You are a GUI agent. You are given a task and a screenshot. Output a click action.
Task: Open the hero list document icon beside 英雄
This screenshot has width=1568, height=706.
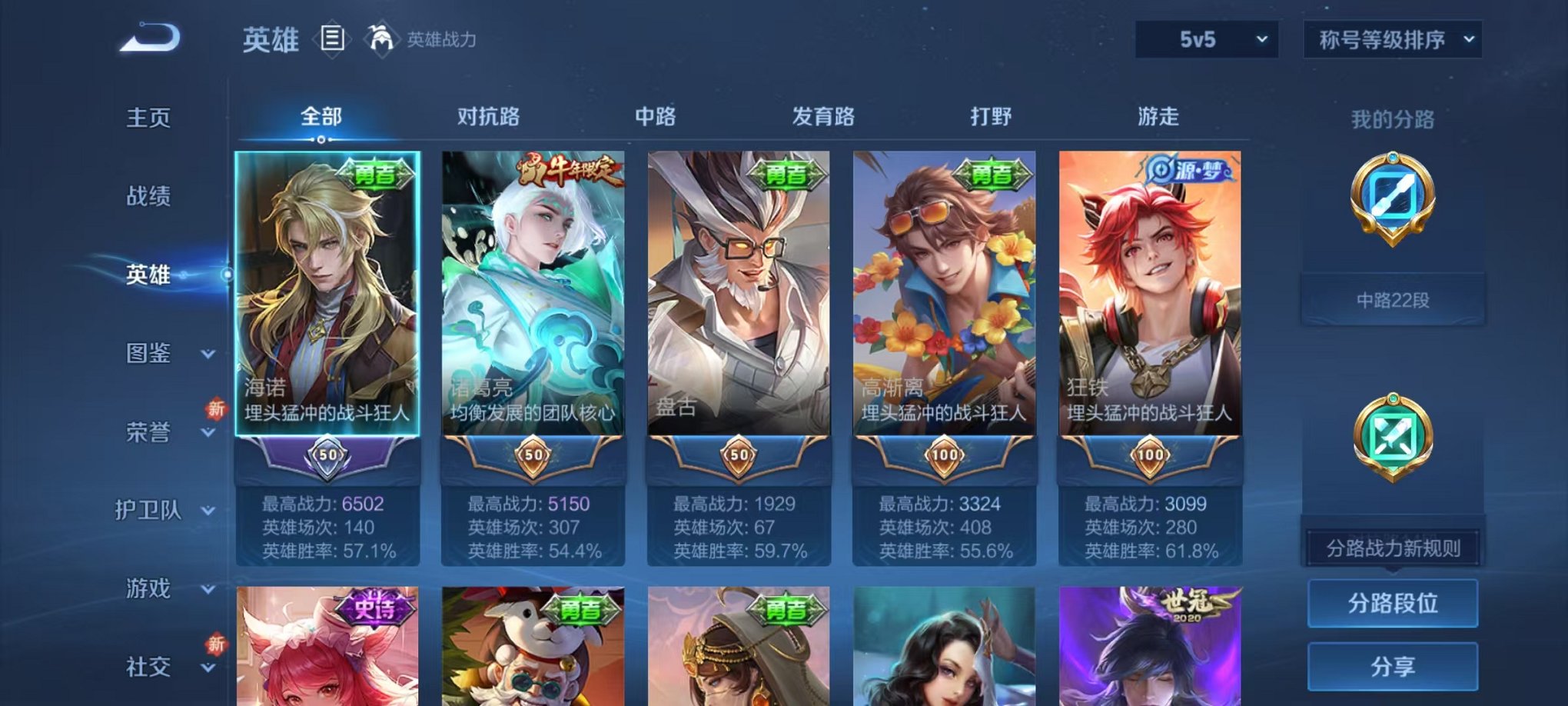(332, 39)
